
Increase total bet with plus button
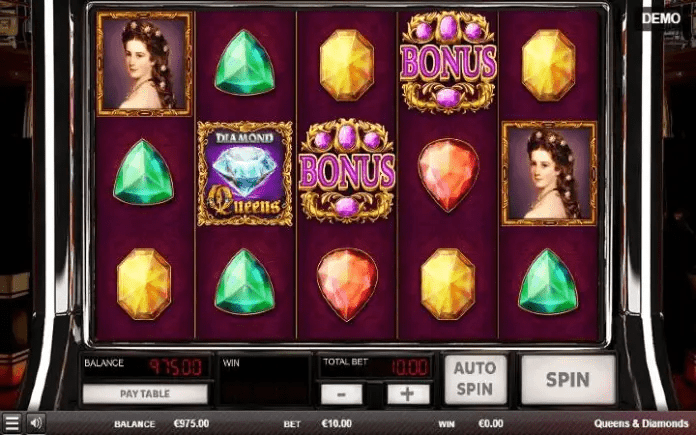[x=407, y=394]
